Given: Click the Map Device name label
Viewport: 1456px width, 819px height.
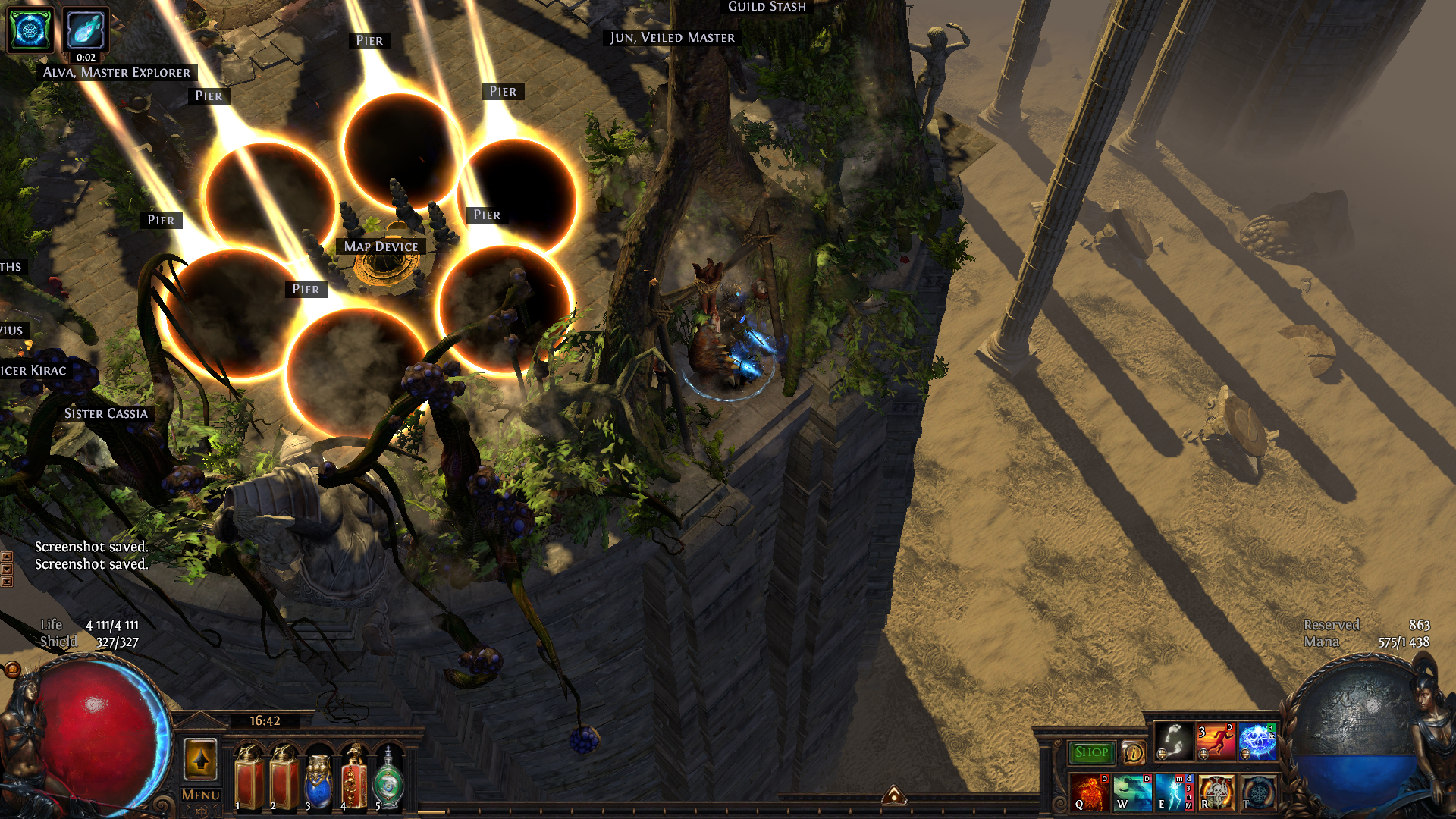Looking at the screenshot, I should (381, 246).
